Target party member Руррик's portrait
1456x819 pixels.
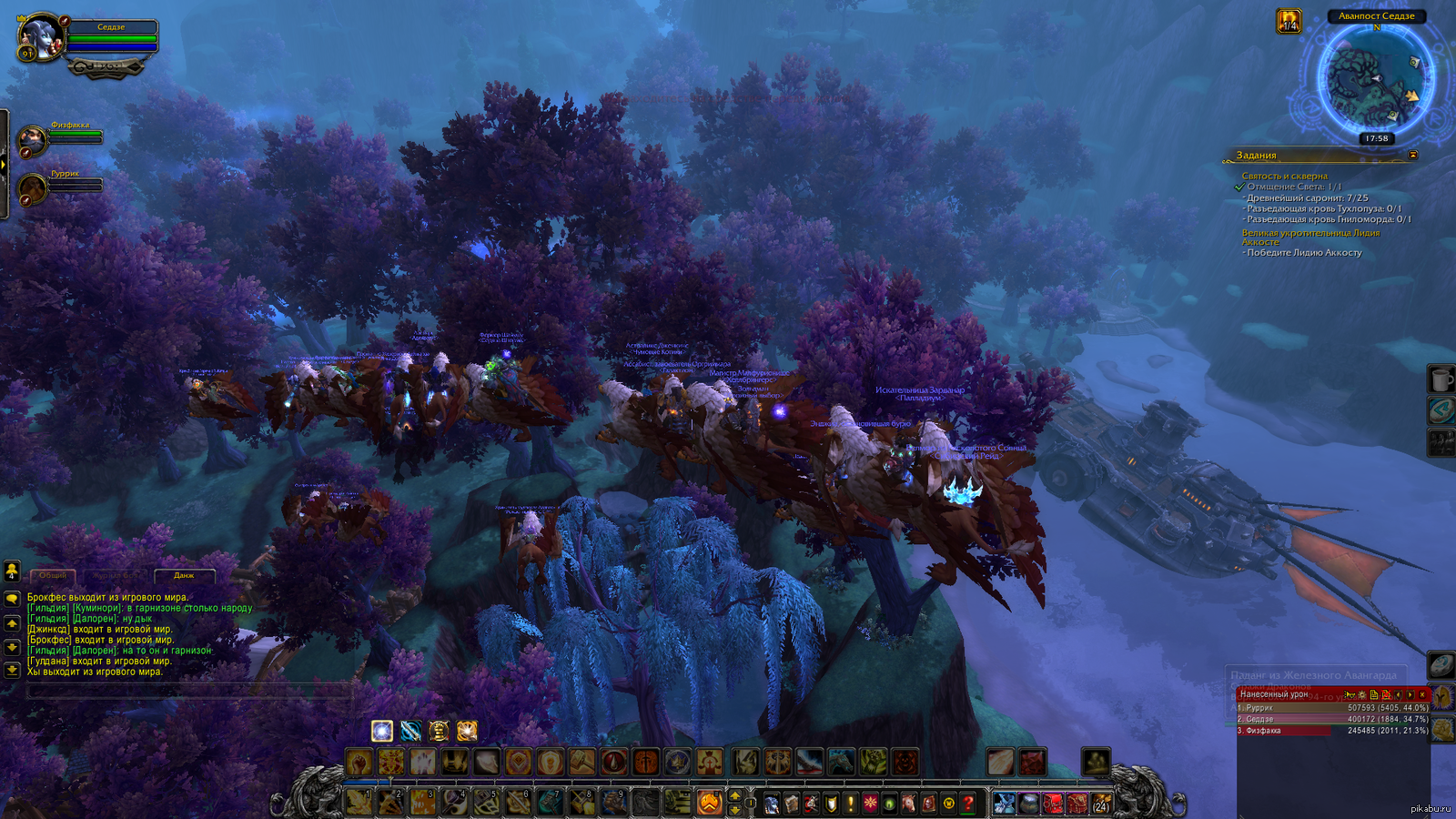32,188
